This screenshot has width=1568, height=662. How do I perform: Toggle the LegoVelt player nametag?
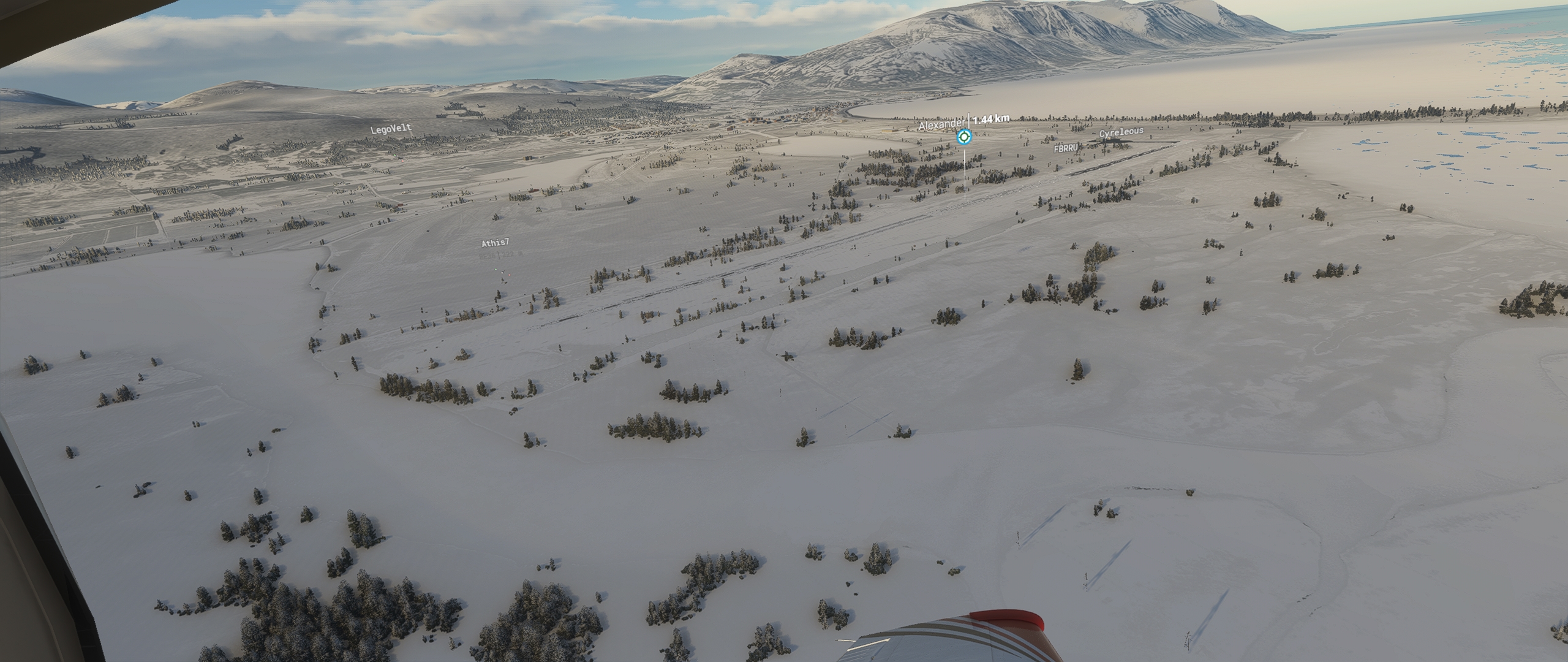(392, 128)
